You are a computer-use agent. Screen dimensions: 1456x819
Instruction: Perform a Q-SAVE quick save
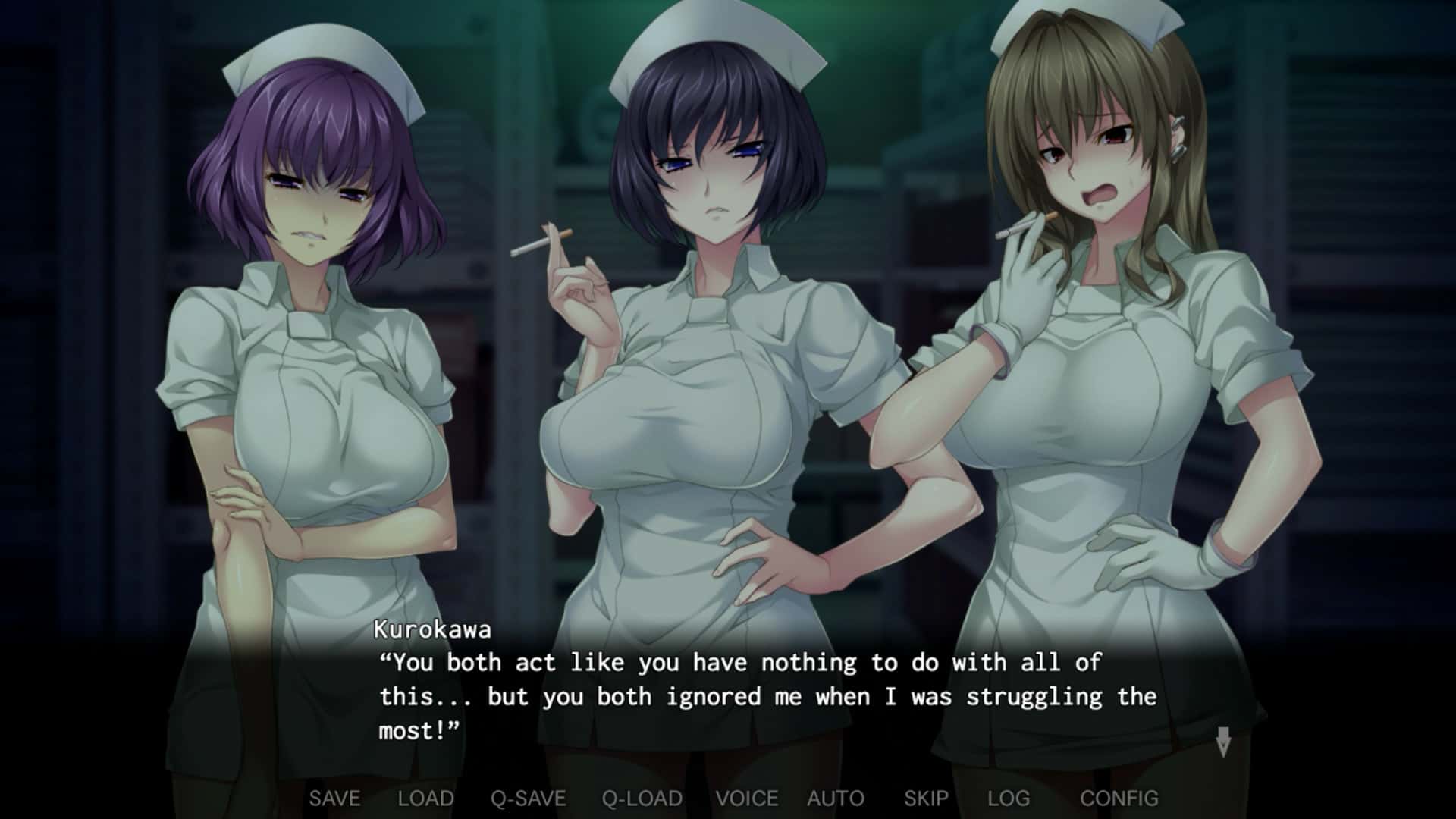pyautogui.click(x=532, y=798)
